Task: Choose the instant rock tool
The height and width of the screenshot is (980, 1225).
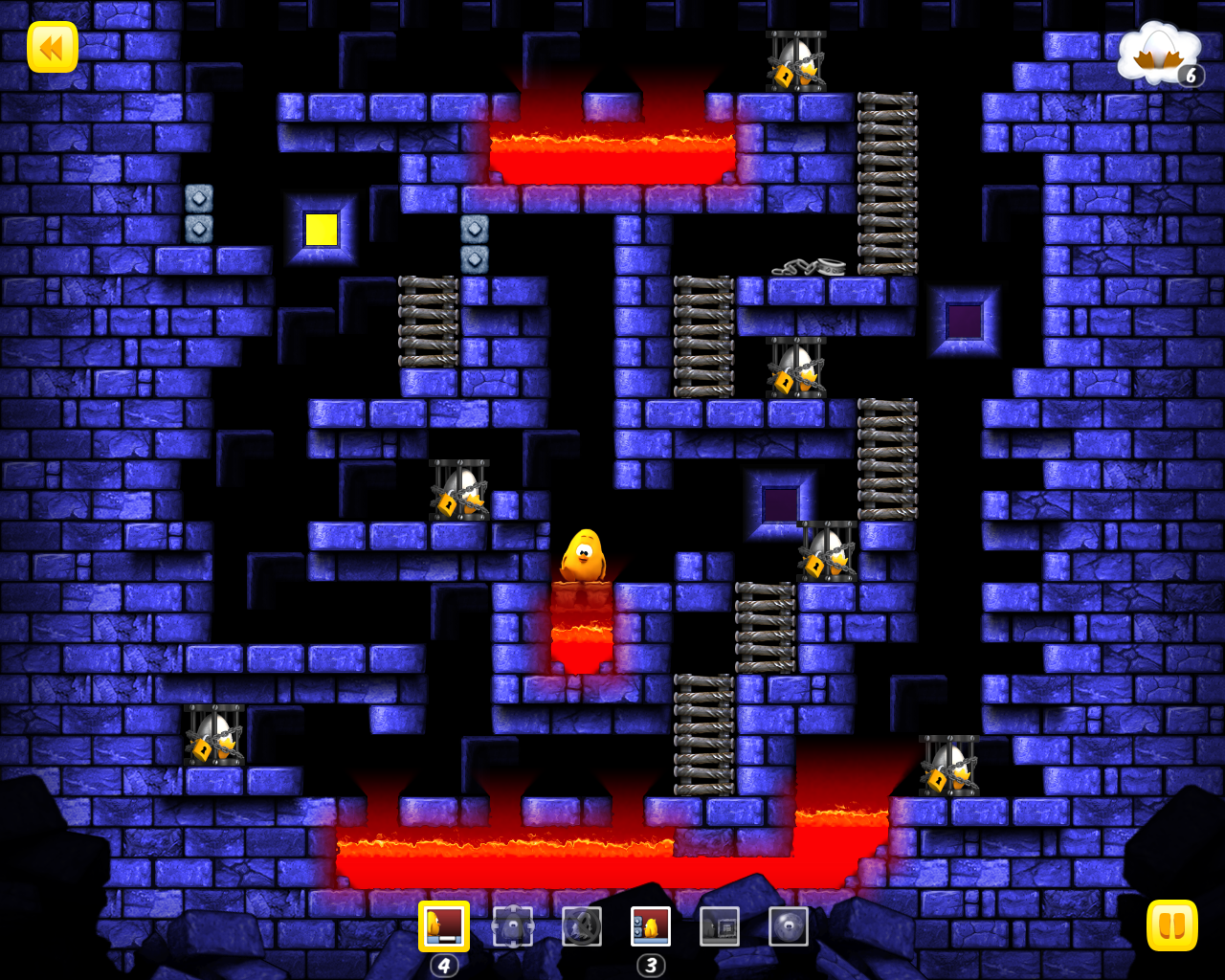Action: [x=651, y=926]
